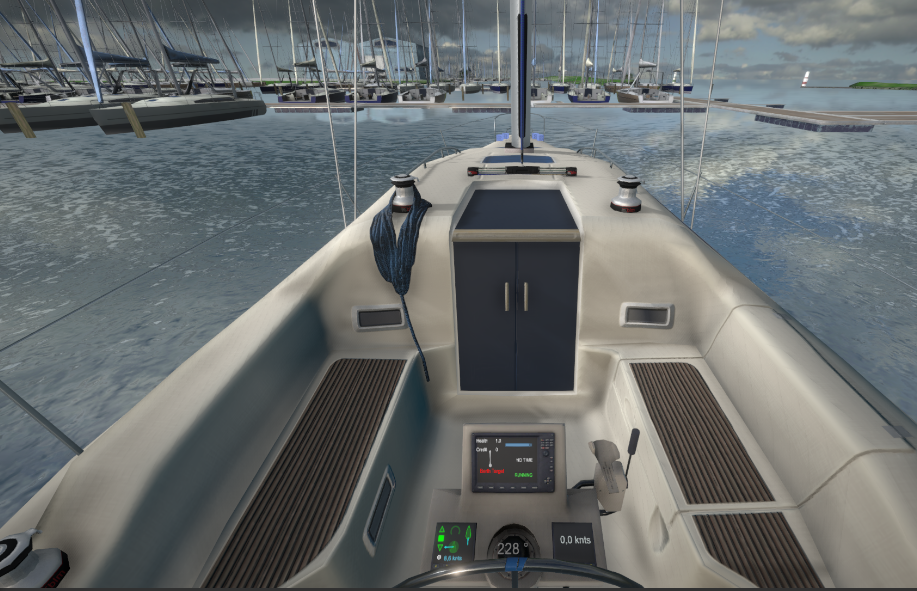This screenshot has width=917, height=591.
Task: Click the green up-triangle on the engine panel
Action: (442, 530)
